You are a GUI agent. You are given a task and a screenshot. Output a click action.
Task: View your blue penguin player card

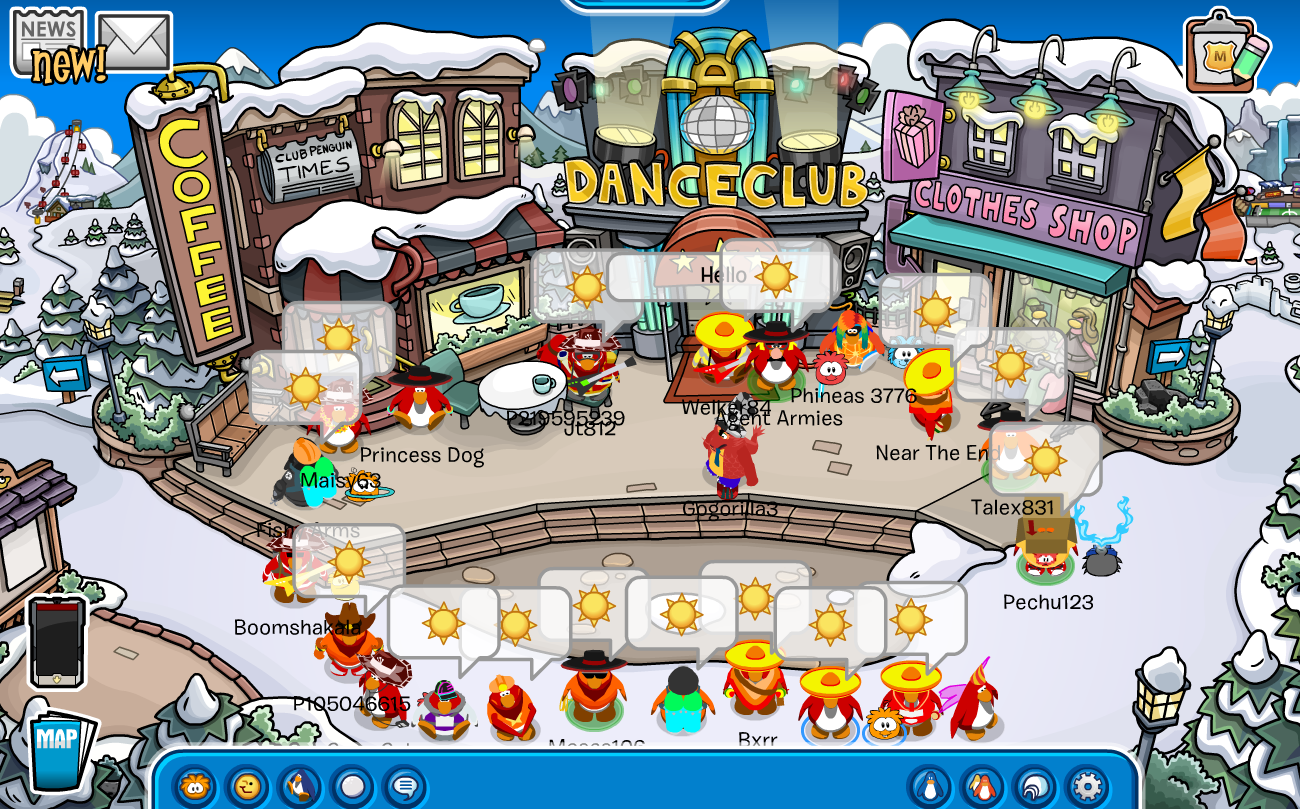pyautogui.click(x=930, y=786)
